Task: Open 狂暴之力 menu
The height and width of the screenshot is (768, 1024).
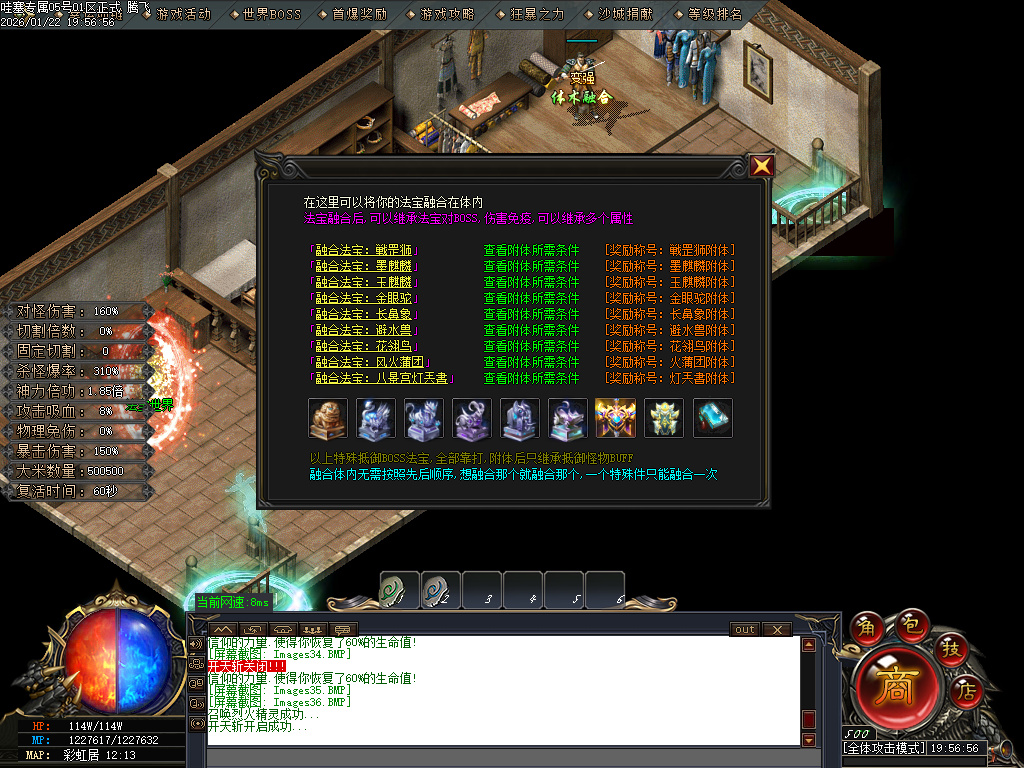Action: 537,14
